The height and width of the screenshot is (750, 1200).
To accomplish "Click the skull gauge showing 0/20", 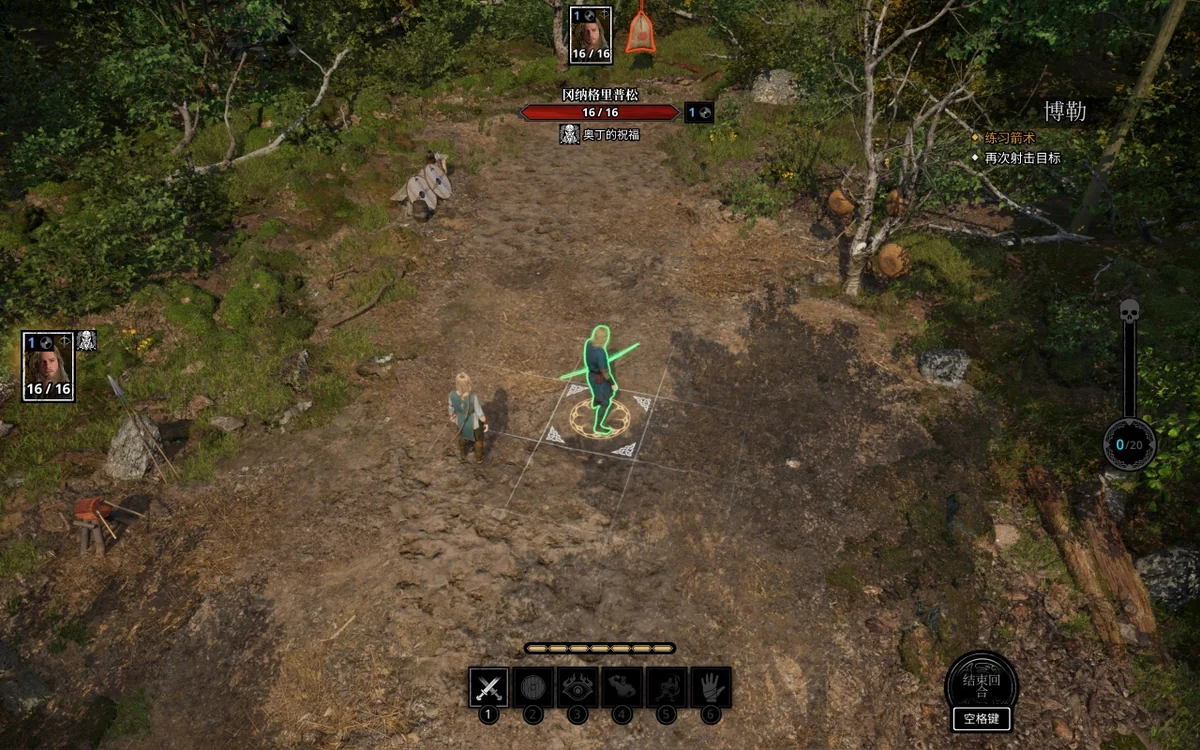I will tap(1129, 444).
